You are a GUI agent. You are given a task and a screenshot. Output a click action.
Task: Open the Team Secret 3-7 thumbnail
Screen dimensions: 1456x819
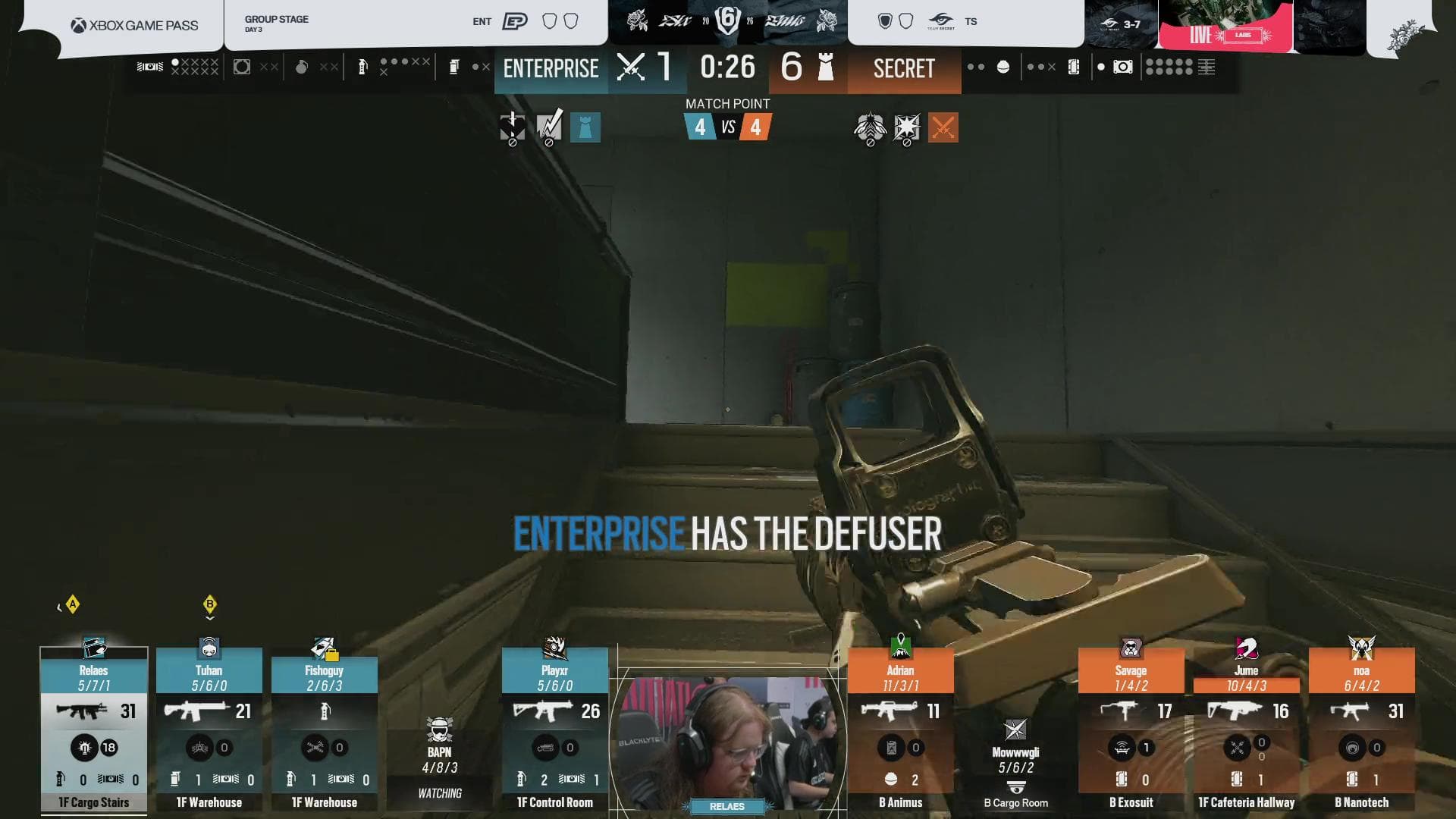[1121, 24]
